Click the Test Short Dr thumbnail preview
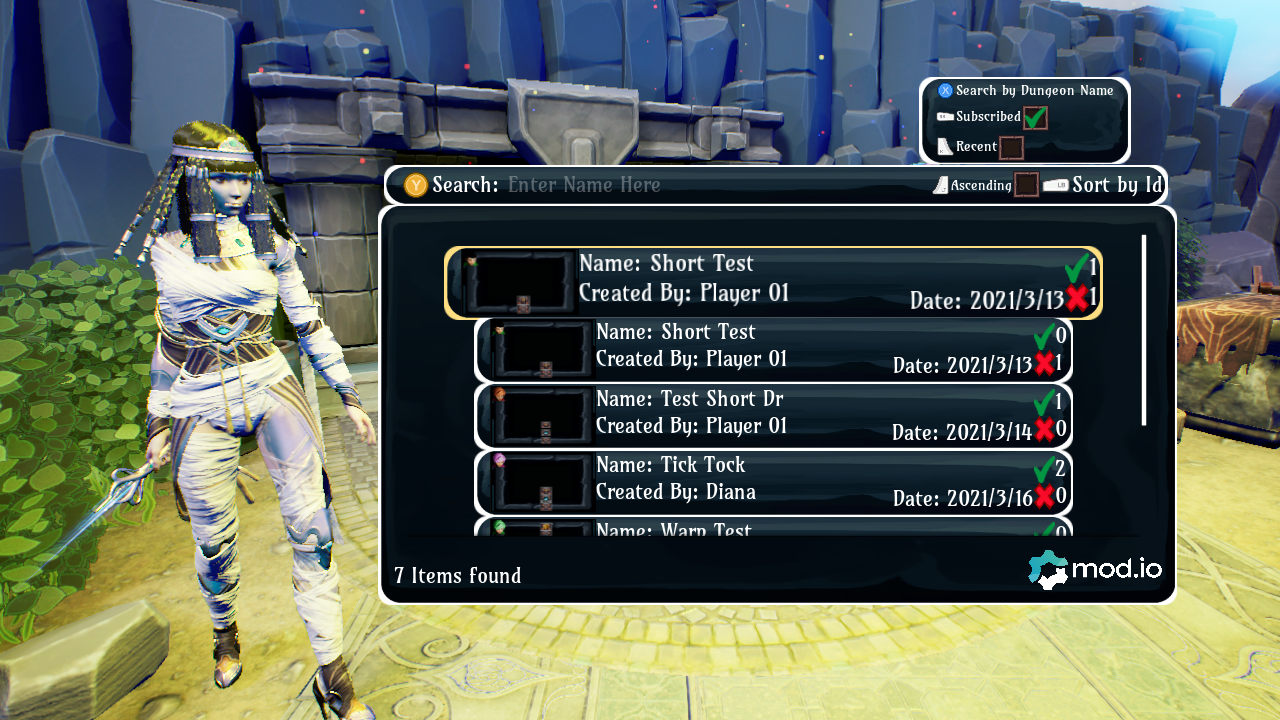The height and width of the screenshot is (720, 1280). pos(544,415)
